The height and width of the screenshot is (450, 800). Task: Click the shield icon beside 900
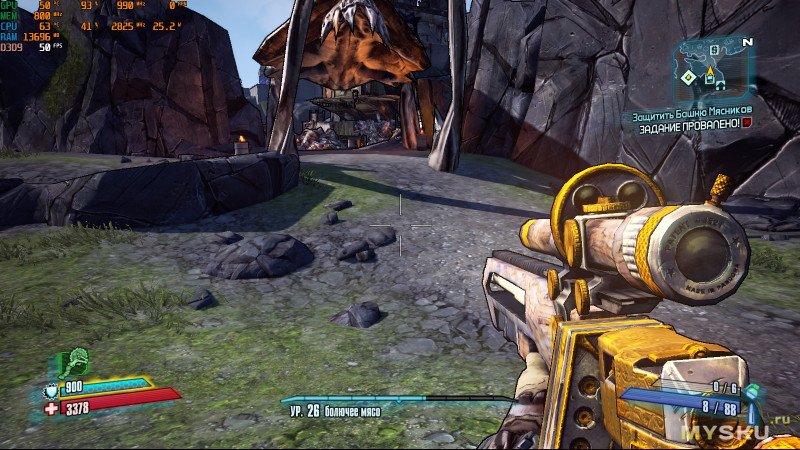52,391
